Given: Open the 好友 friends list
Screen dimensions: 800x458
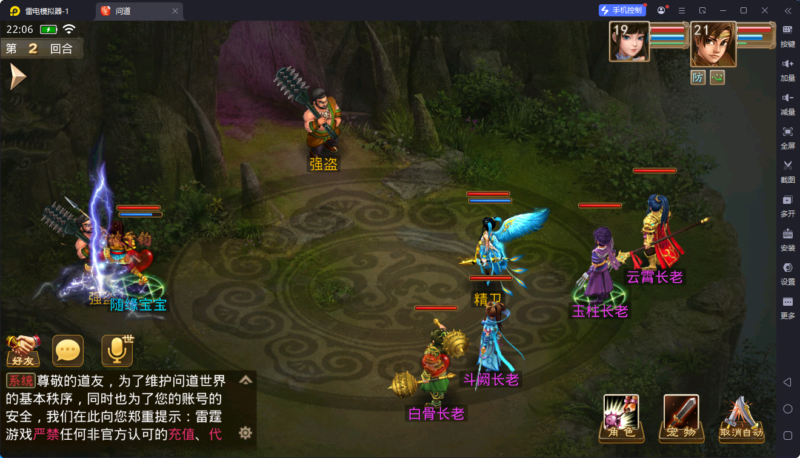Looking at the screenshot, I should [x=22, y=351].
